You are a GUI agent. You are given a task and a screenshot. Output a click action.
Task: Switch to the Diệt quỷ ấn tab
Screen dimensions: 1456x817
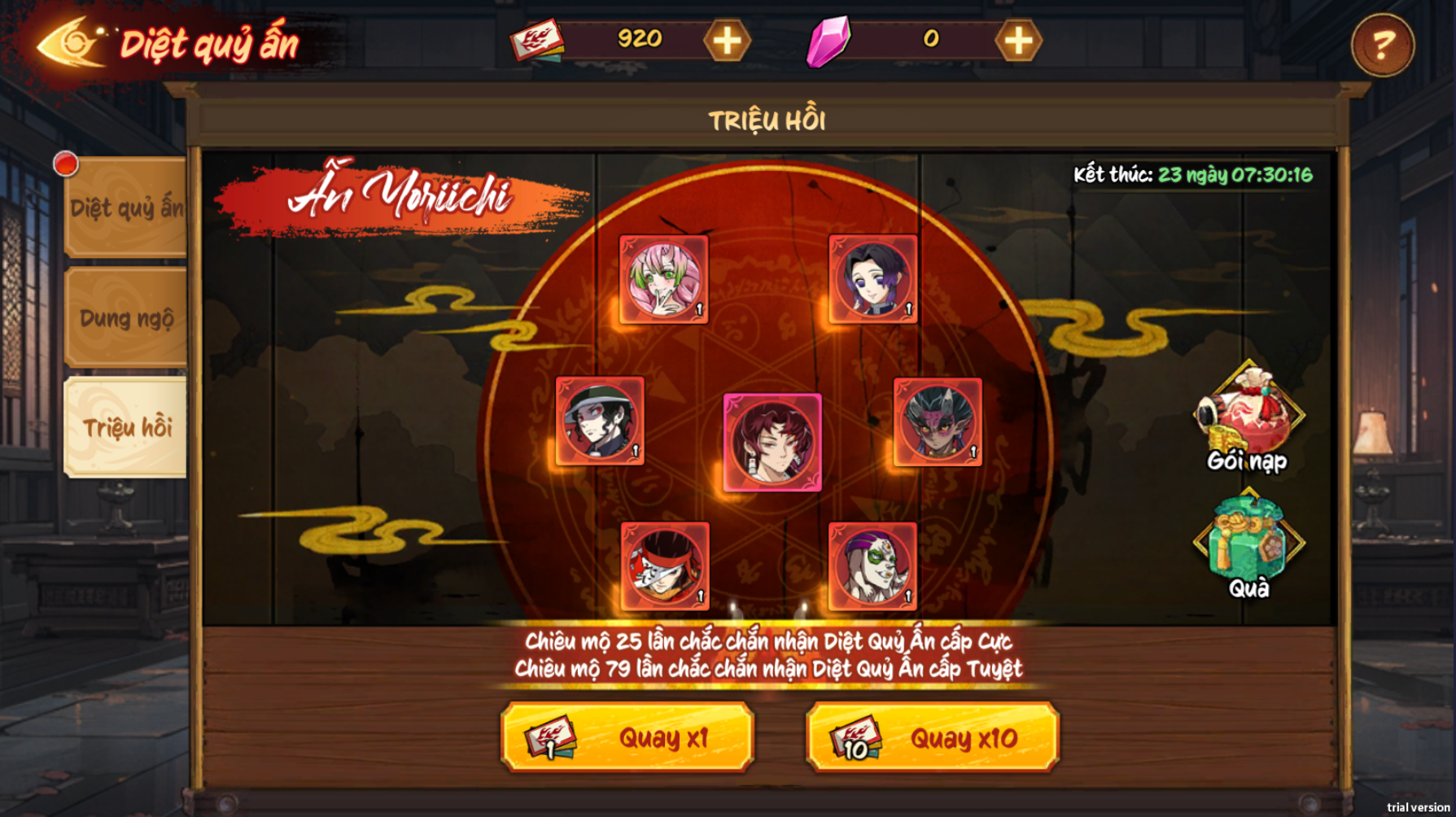(126, 208)
